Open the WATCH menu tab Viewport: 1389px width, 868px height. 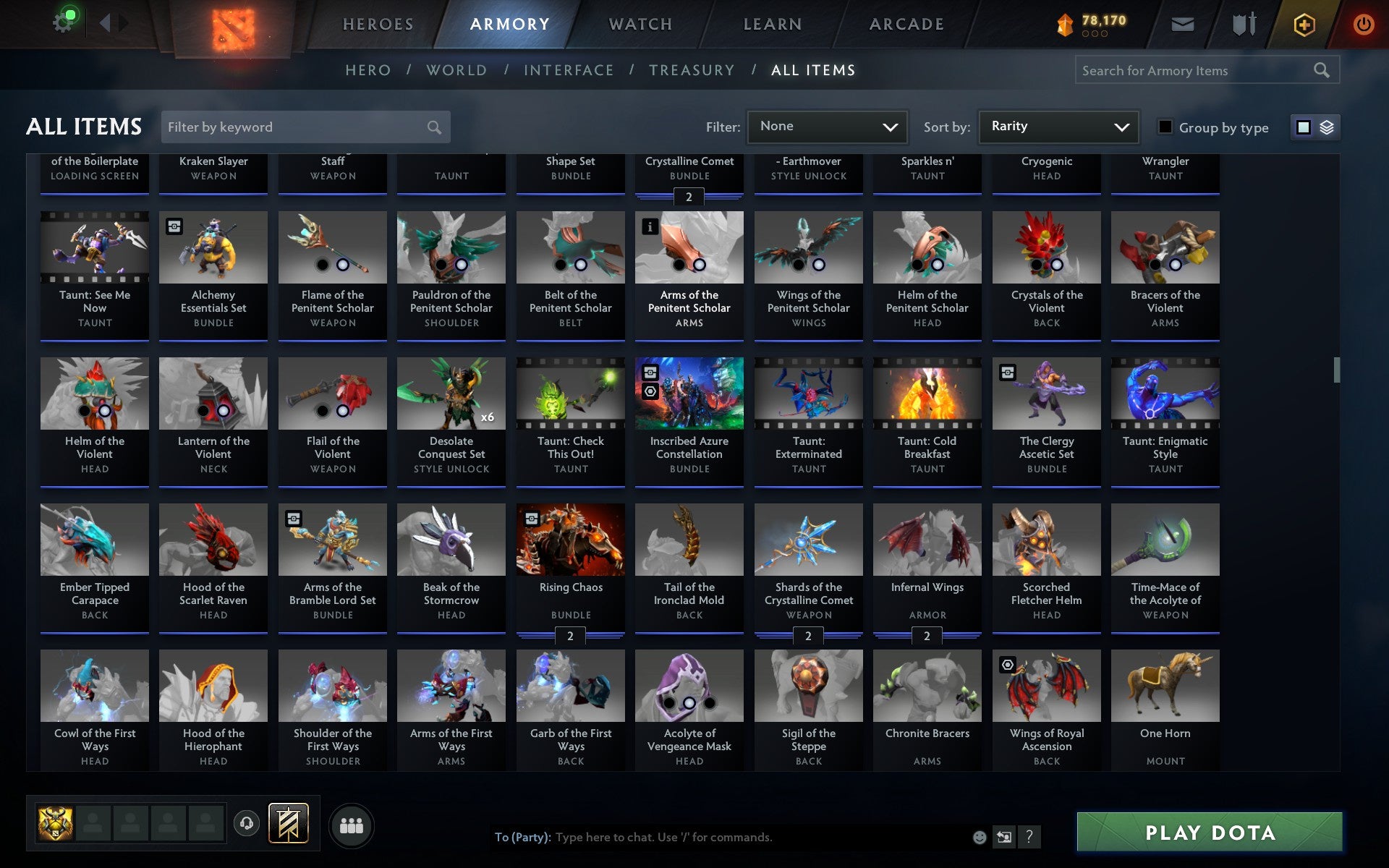(640, 23)
